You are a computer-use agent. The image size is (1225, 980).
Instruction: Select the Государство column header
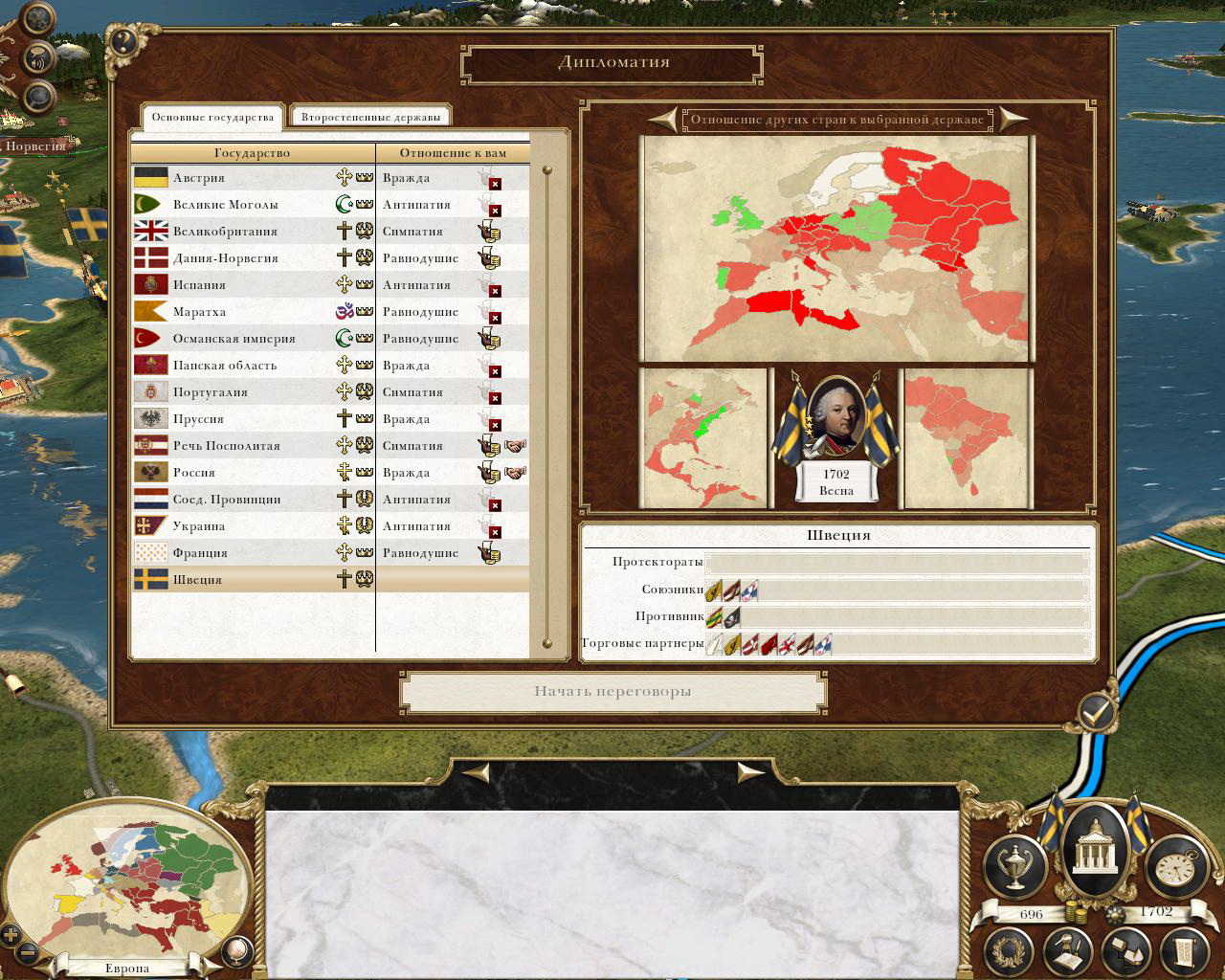coord(252,153)
